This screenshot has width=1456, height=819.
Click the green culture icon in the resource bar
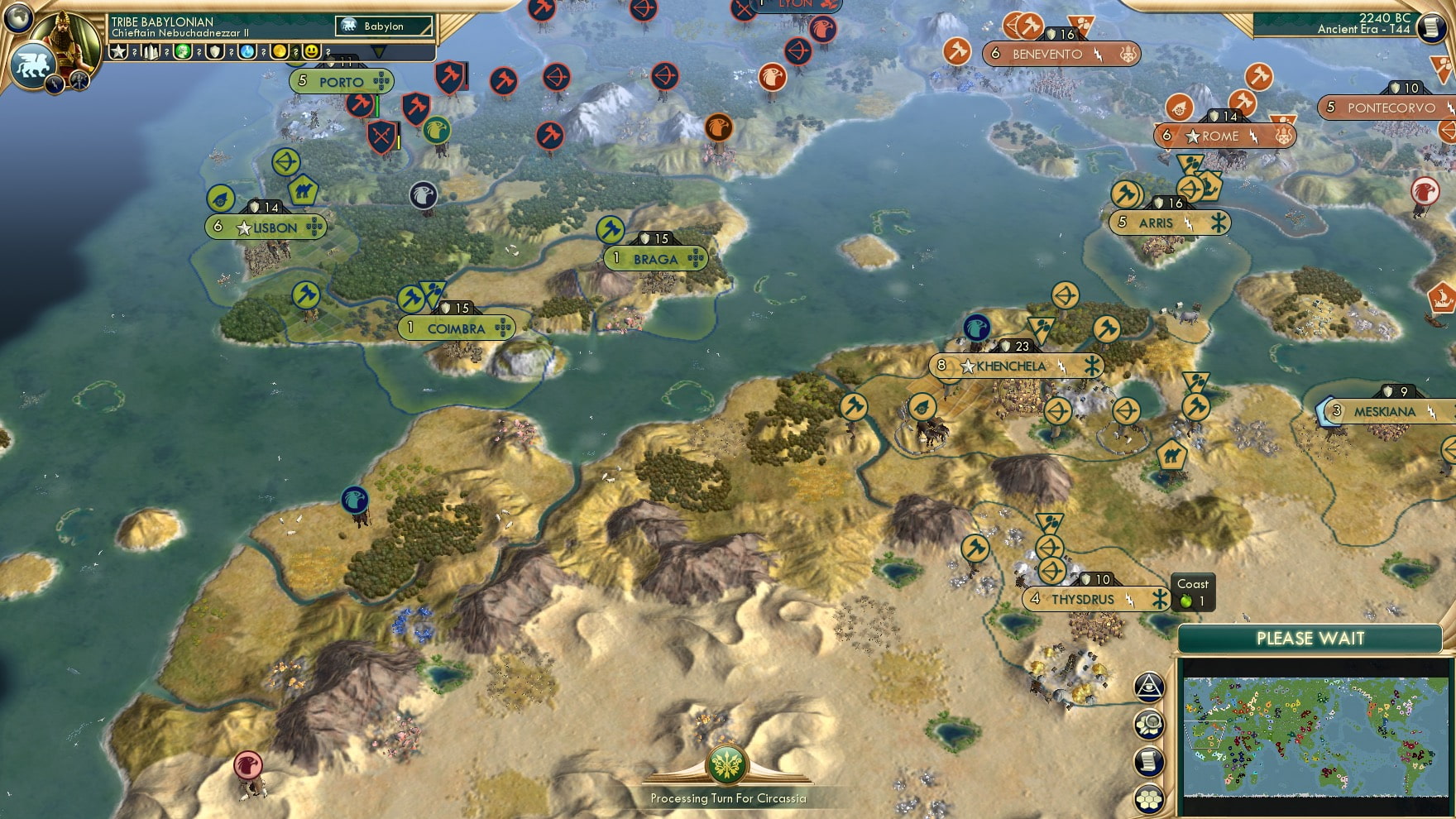[182, 51]
